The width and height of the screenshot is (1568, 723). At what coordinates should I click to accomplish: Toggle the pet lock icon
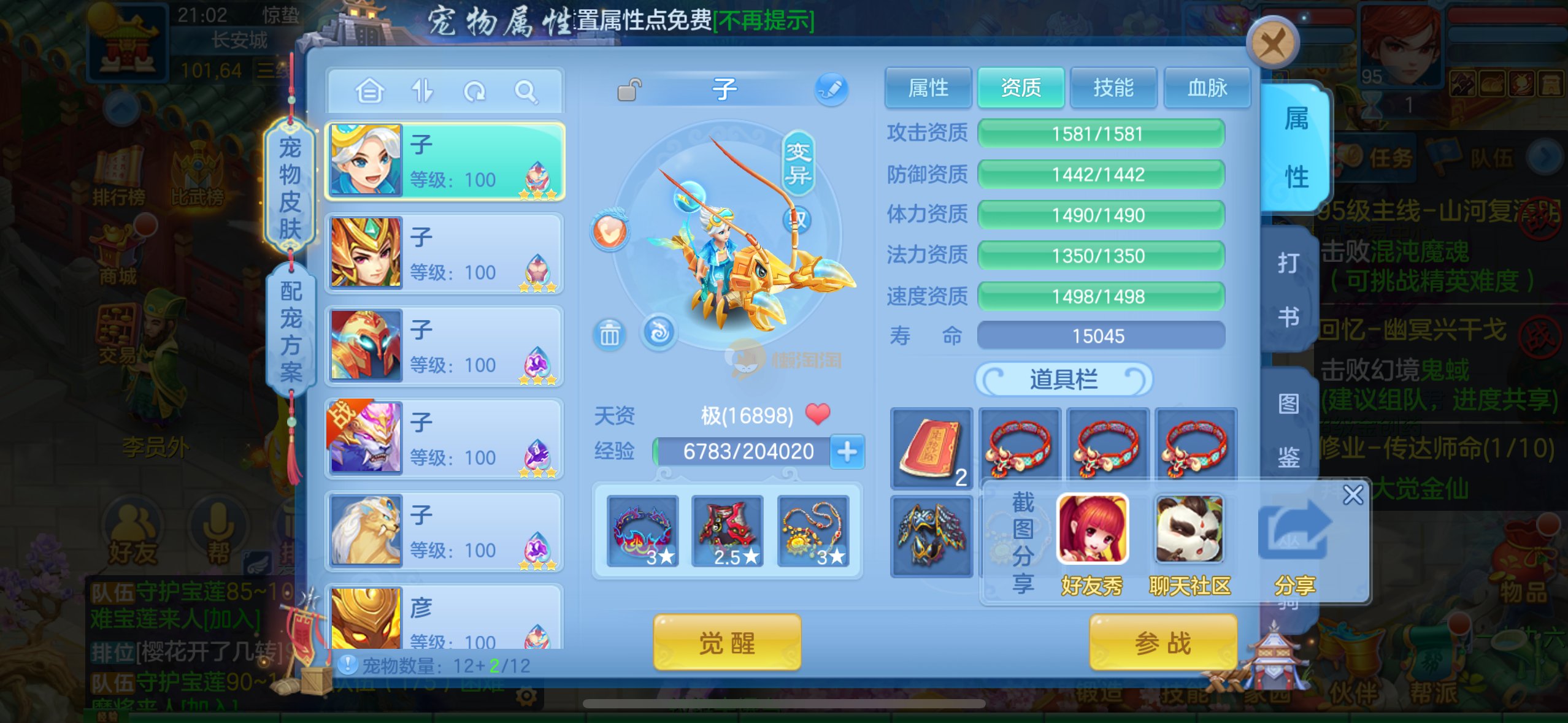coord(629,90)
